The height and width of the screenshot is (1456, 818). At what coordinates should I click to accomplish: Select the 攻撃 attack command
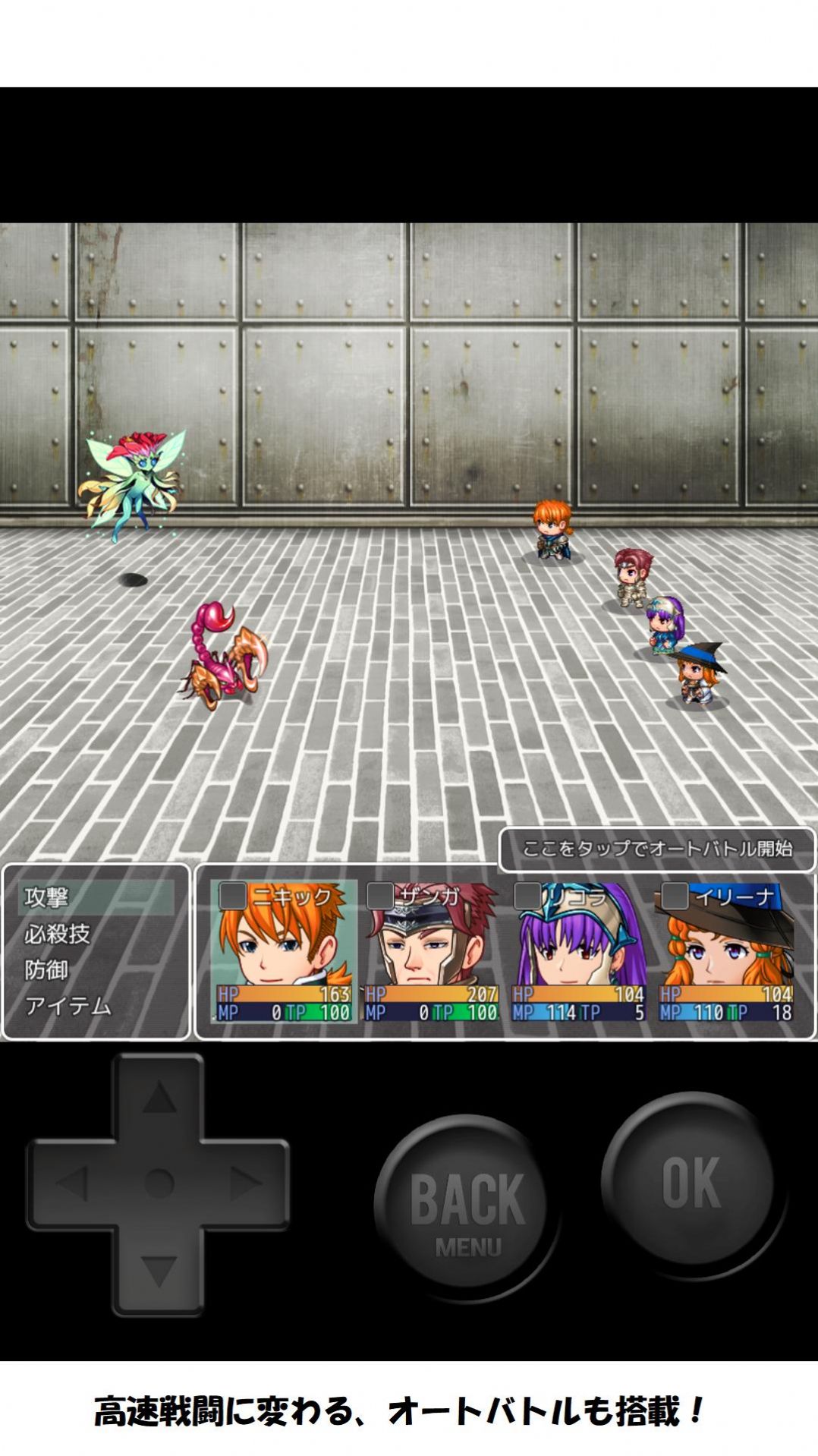click(47, 897)
